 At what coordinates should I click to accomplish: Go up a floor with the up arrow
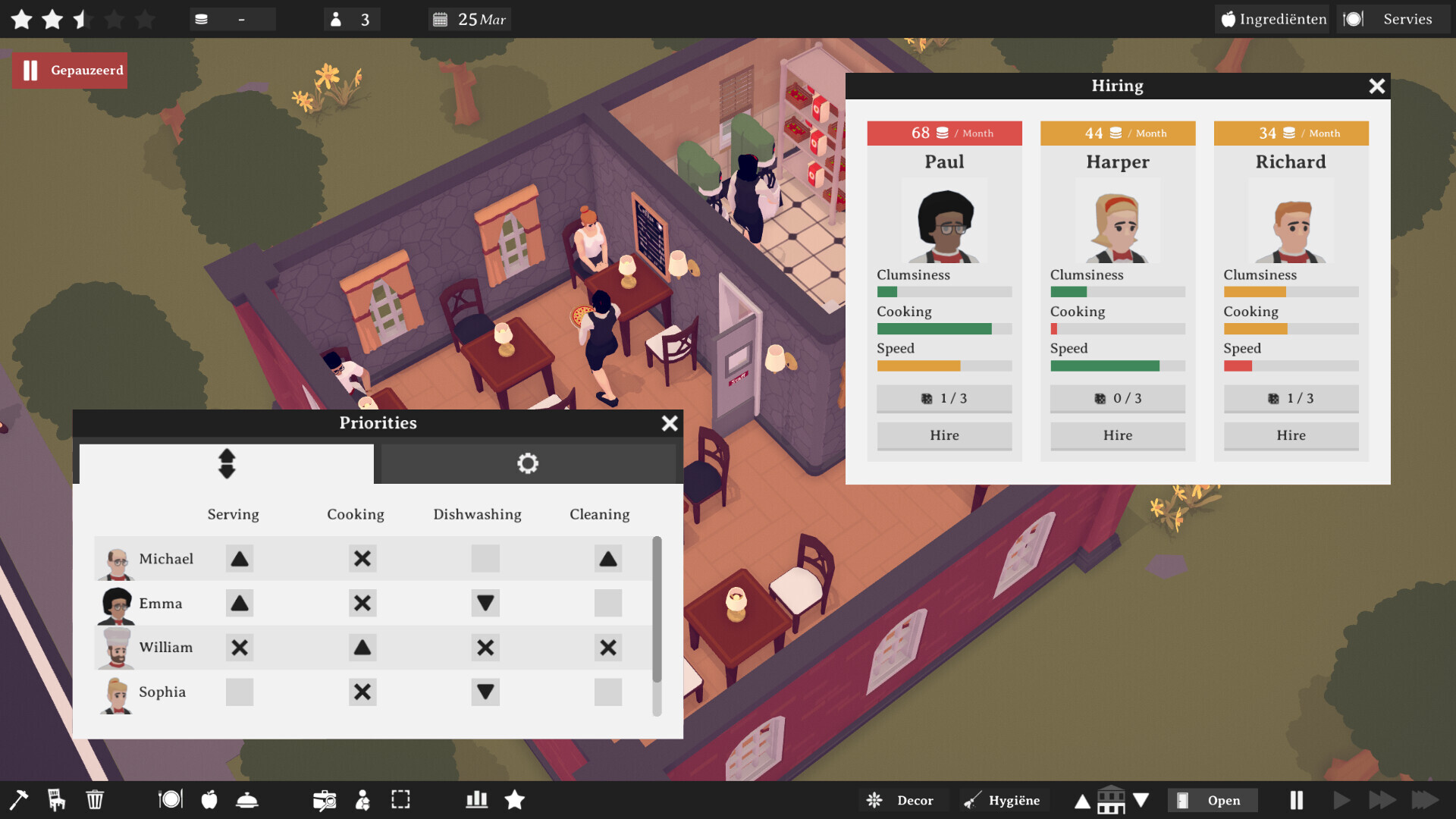(x=1082, y=799)
